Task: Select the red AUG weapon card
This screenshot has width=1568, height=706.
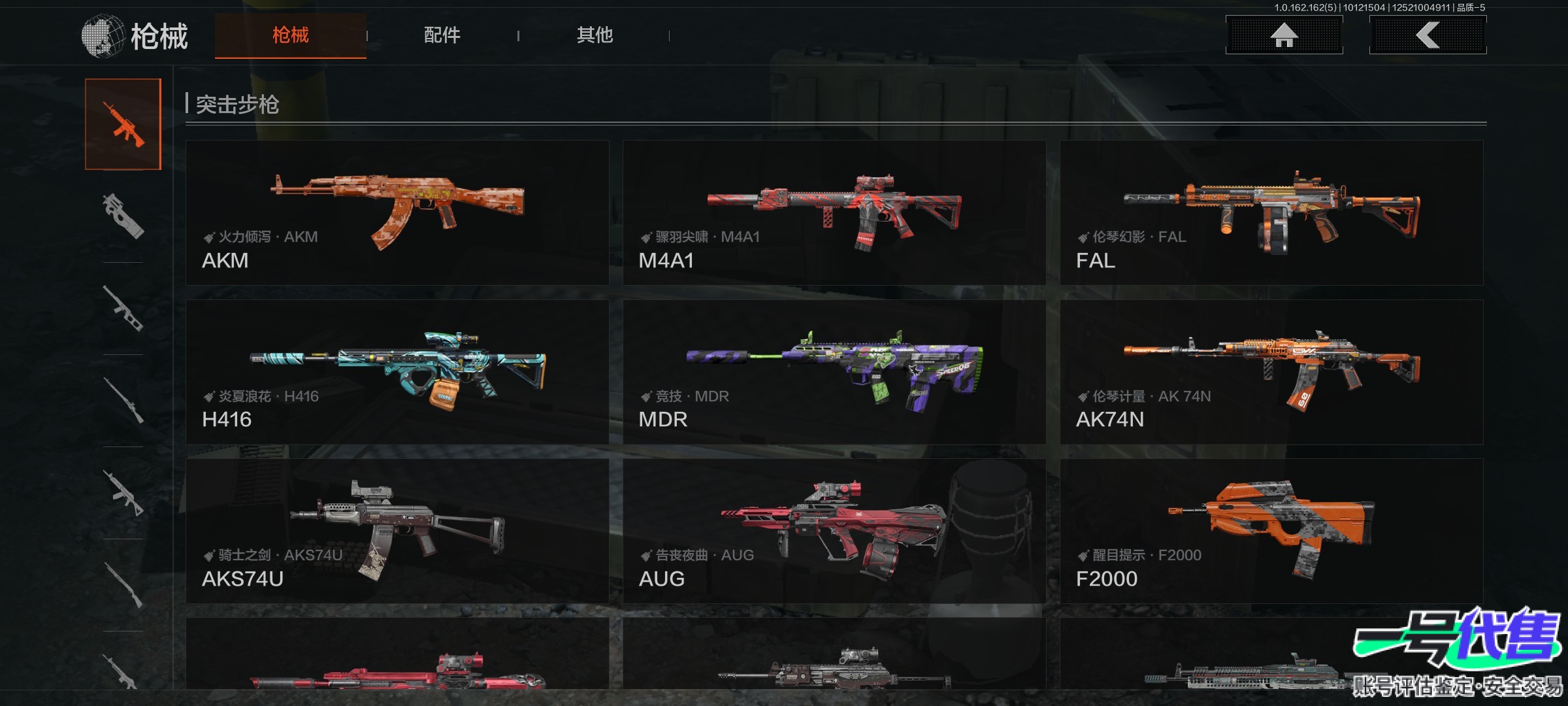Action: tap(834, 531)
